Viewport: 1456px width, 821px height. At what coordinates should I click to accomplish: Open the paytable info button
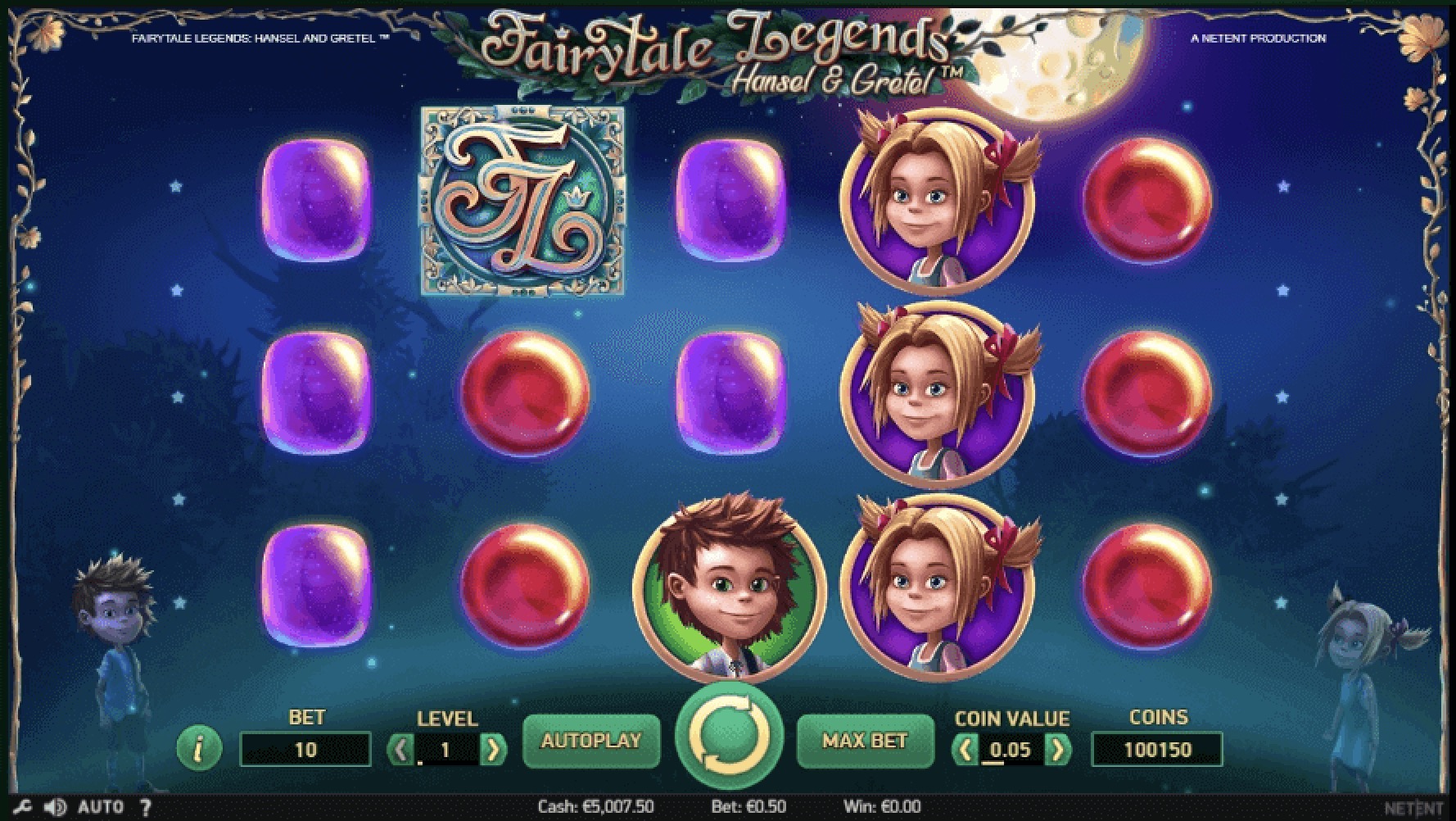(x=199, y=748)
